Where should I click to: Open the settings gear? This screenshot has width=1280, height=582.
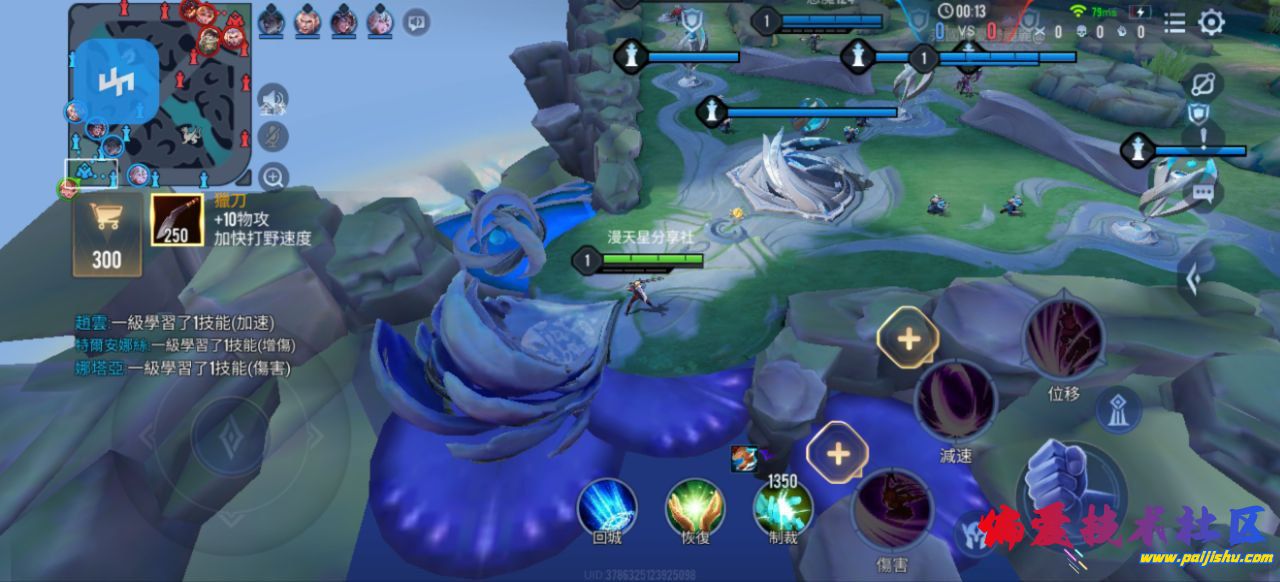(1211, 23)
